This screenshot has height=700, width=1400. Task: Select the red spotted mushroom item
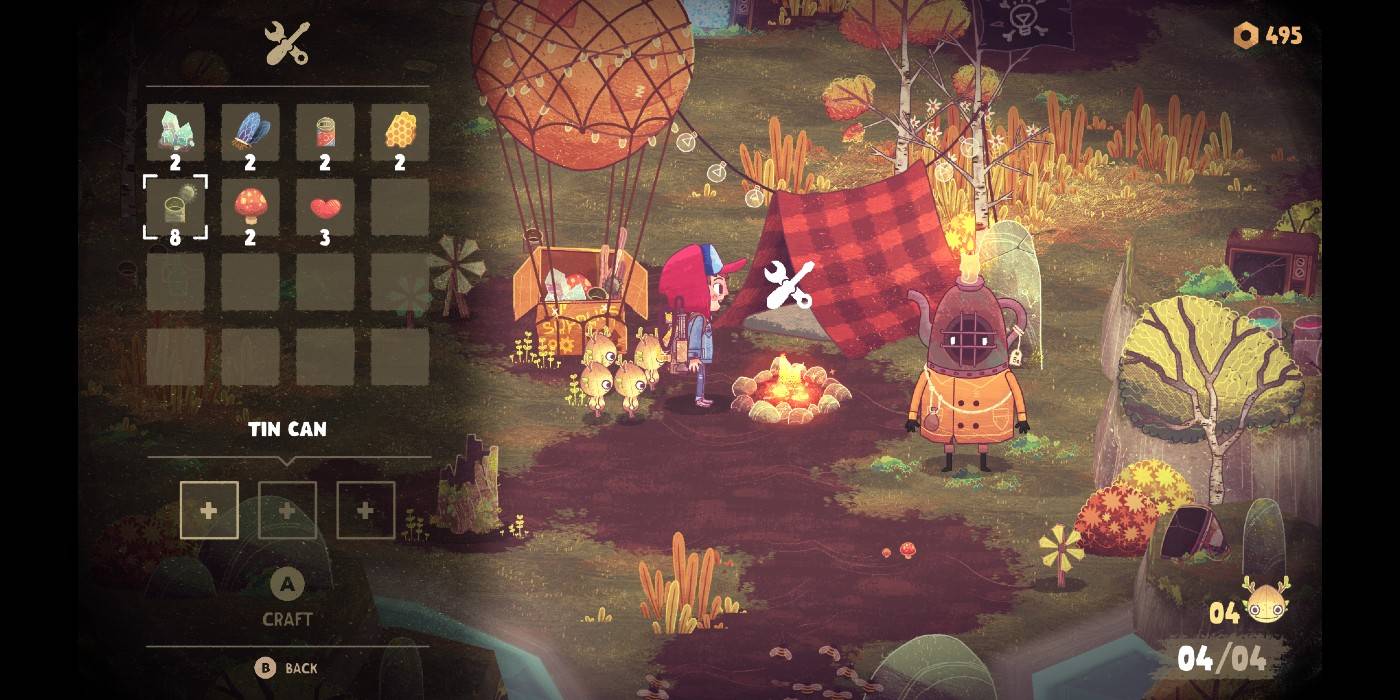(x=250, y=207)
